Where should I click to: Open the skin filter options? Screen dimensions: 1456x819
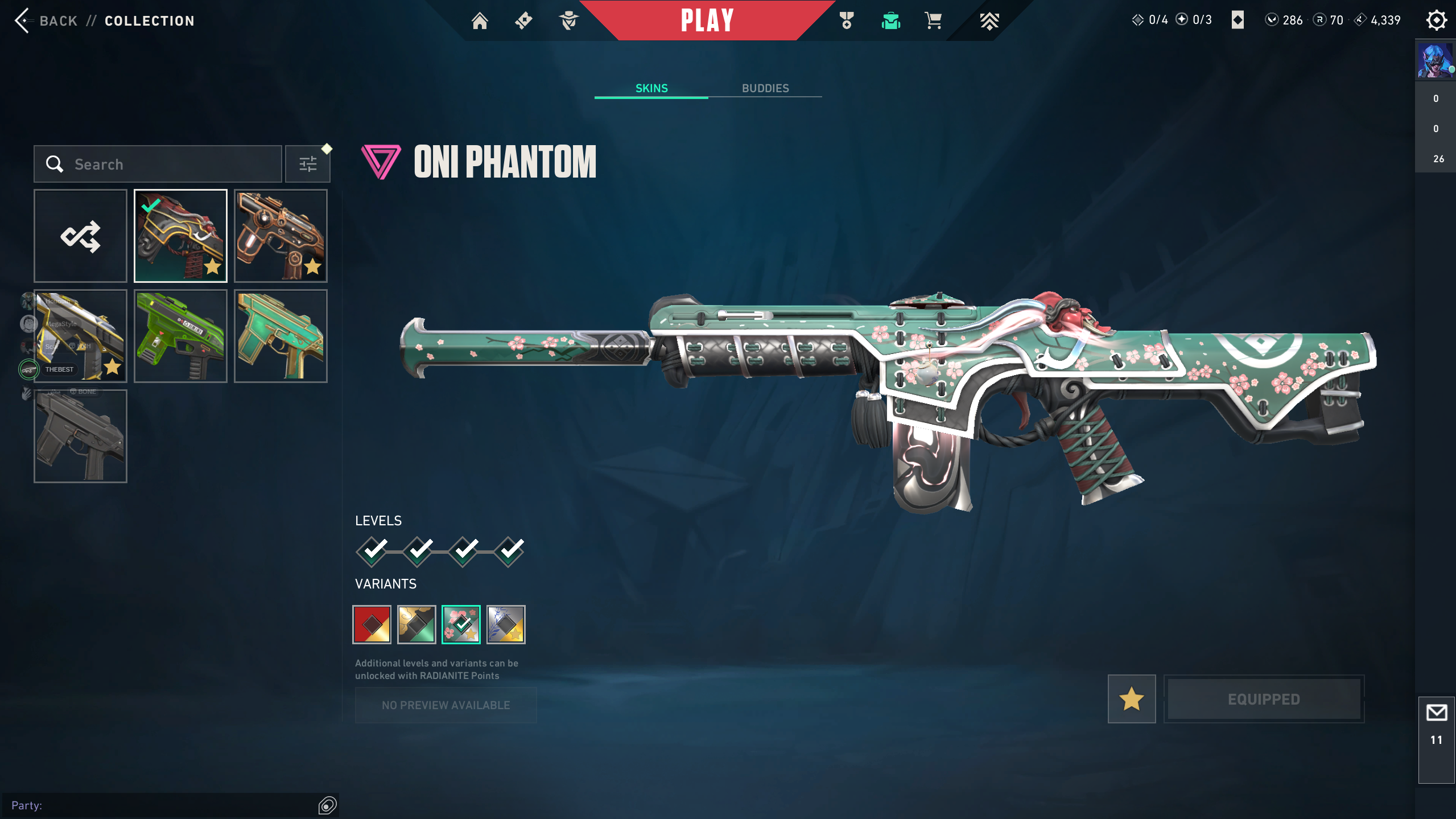[308, 164]
